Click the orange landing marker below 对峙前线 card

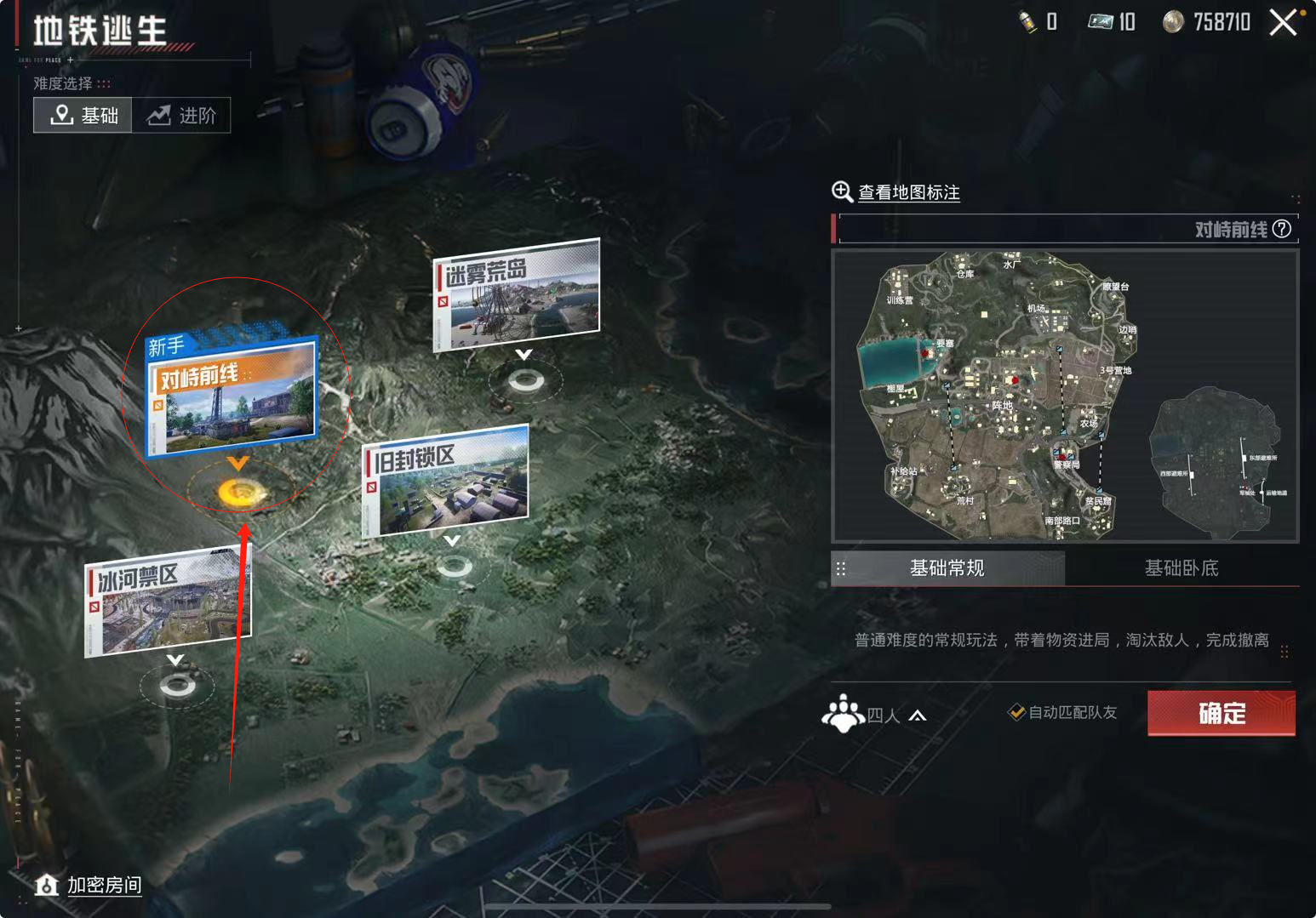click(238, 490)
